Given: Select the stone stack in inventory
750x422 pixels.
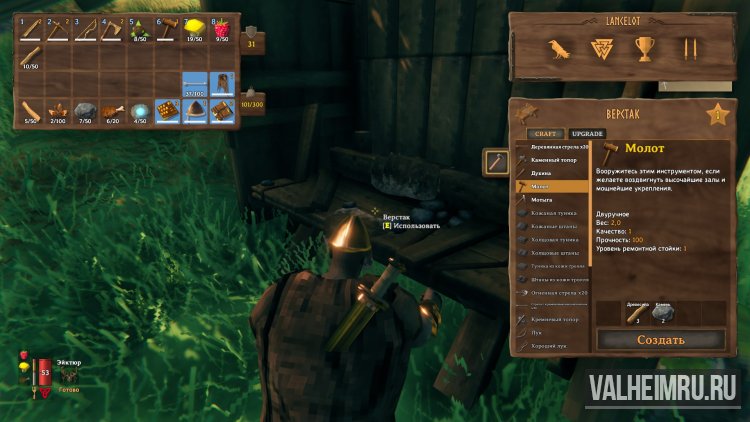Looking at the screenshot, I should point(85,109).
